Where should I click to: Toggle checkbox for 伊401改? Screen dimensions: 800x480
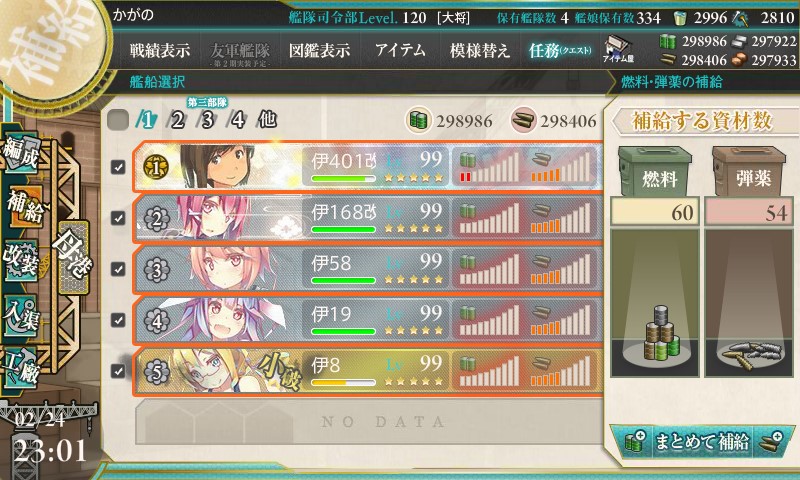(118, 167)
